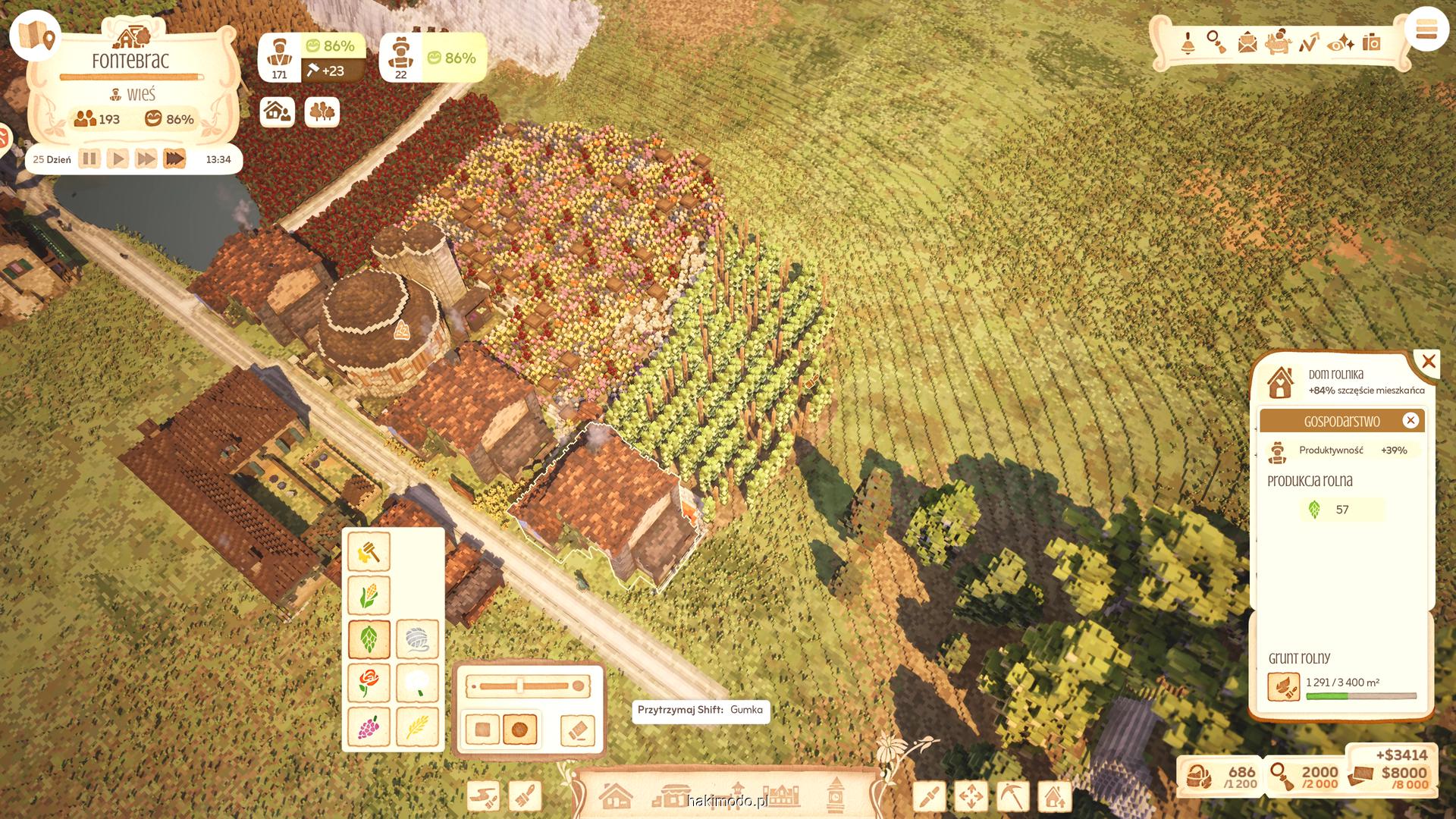Activate the eraser tool
The image size is (1456, 819).
point(577,730)
